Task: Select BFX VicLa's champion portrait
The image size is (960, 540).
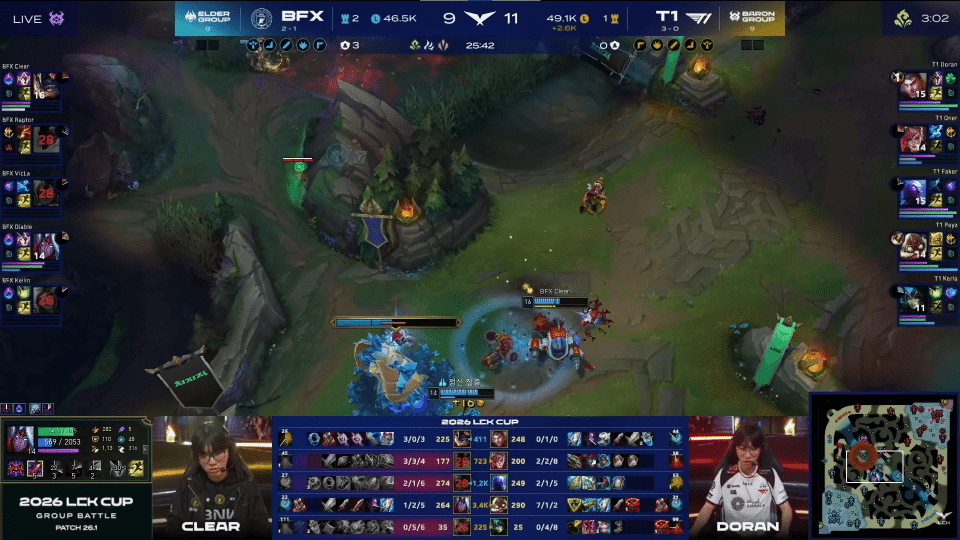Action: [45, 196]
